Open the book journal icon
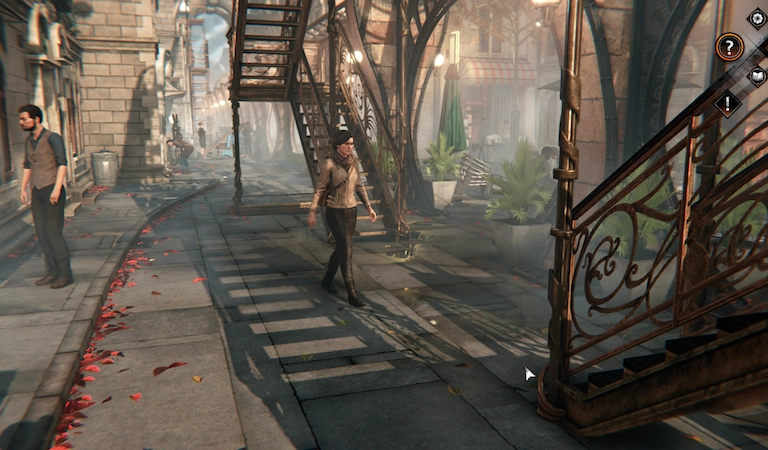 coord(757,75)
